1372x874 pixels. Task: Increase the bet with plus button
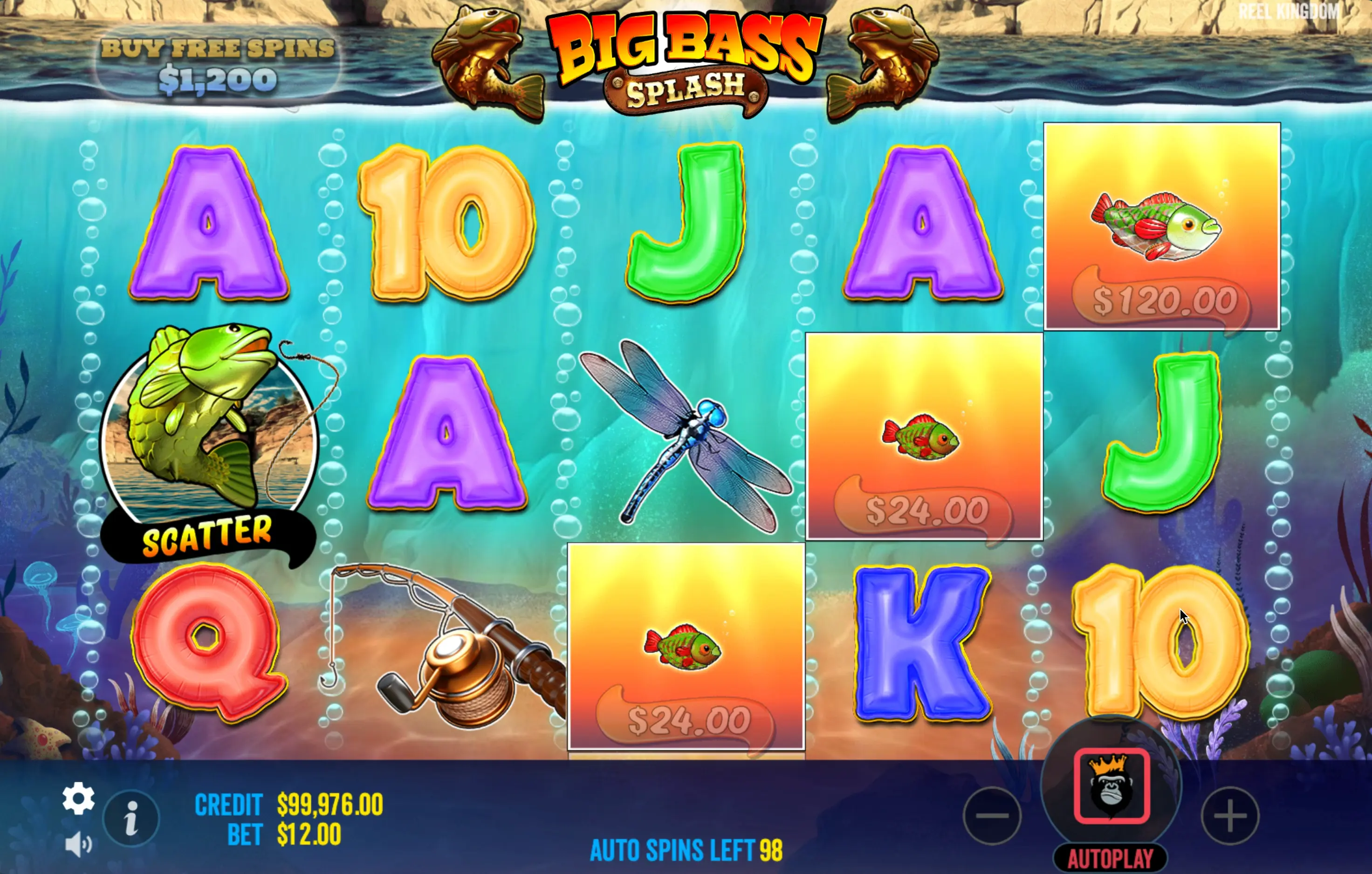[x=1229, y=816]
